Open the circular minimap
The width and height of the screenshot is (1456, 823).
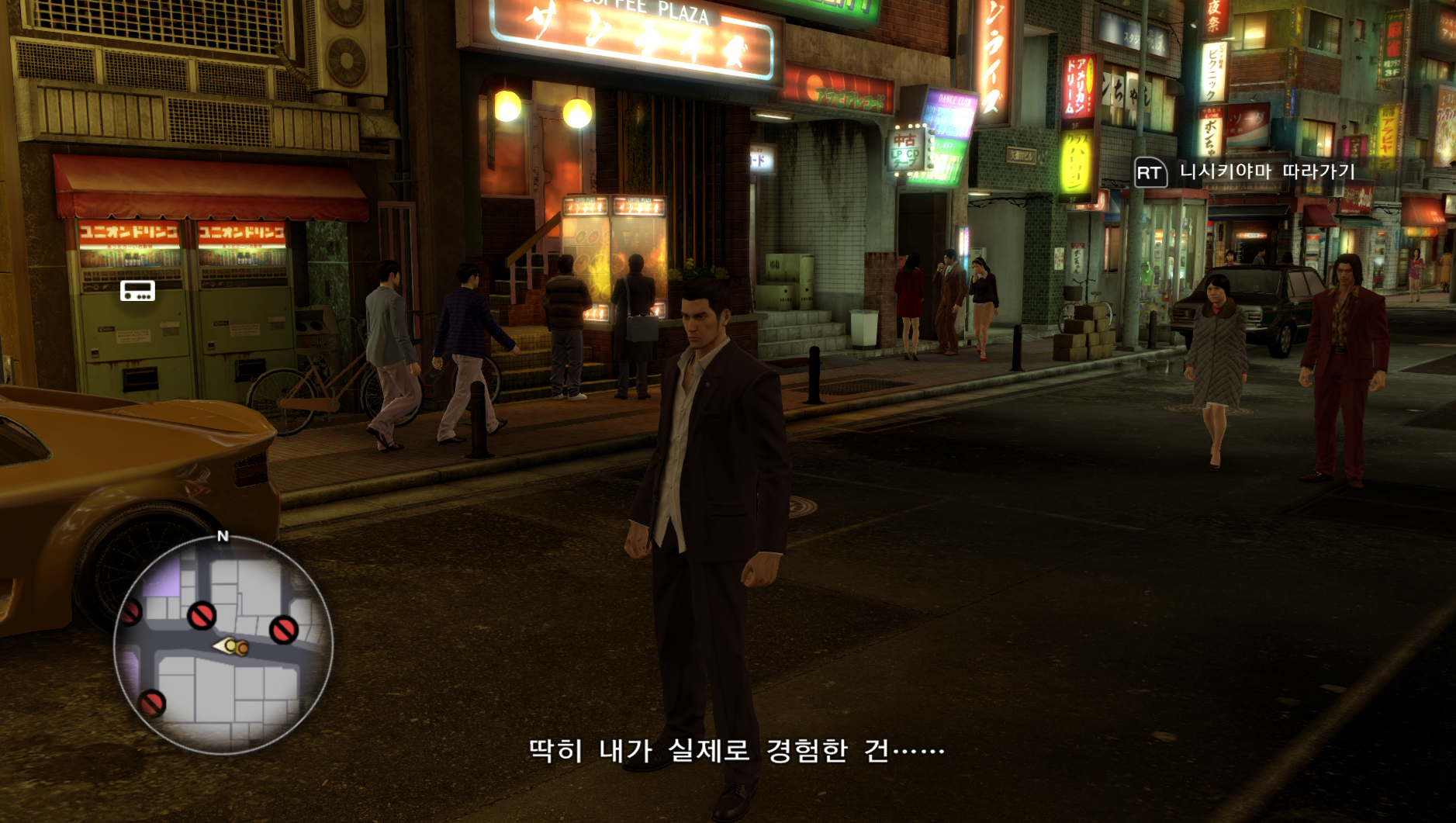[x=223, y=644]
